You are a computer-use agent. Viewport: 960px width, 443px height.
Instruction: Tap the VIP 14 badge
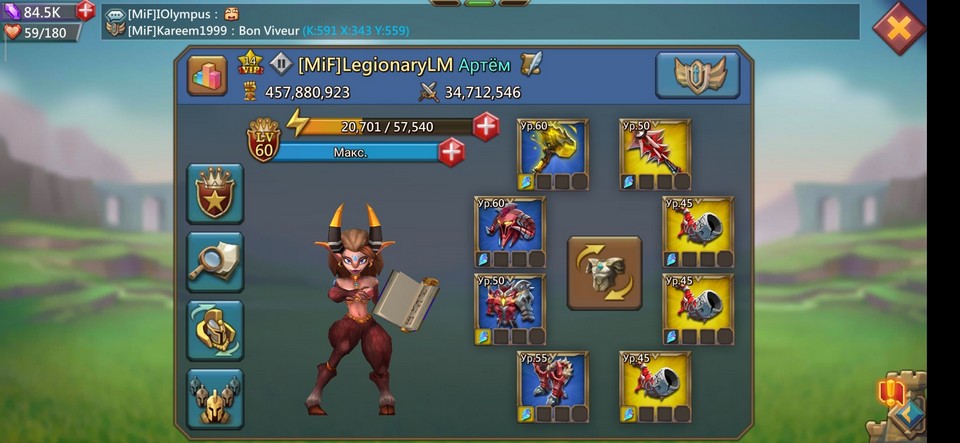pos(250,65)
